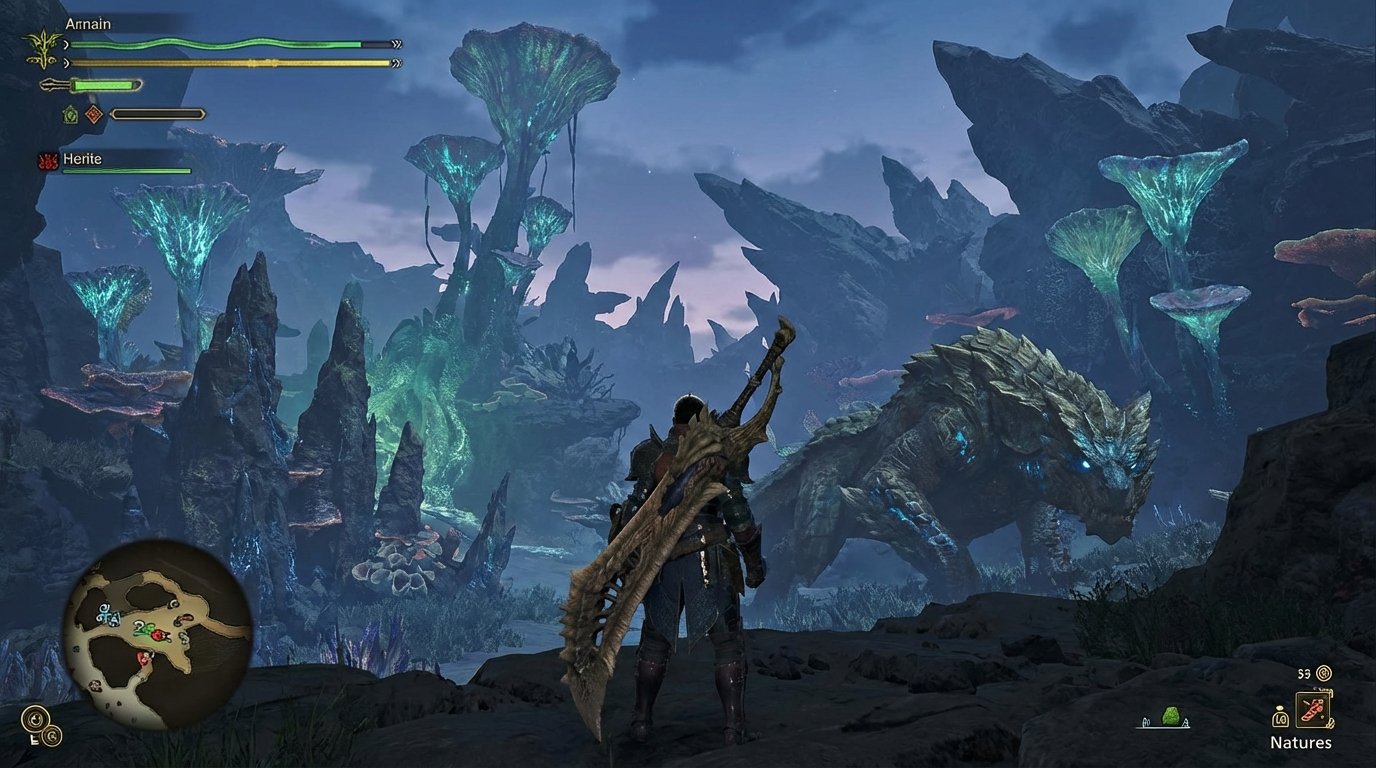Click the Natures item count 59
Viewport: 1376px width, 768px height.
click(x=1304, y=674)
